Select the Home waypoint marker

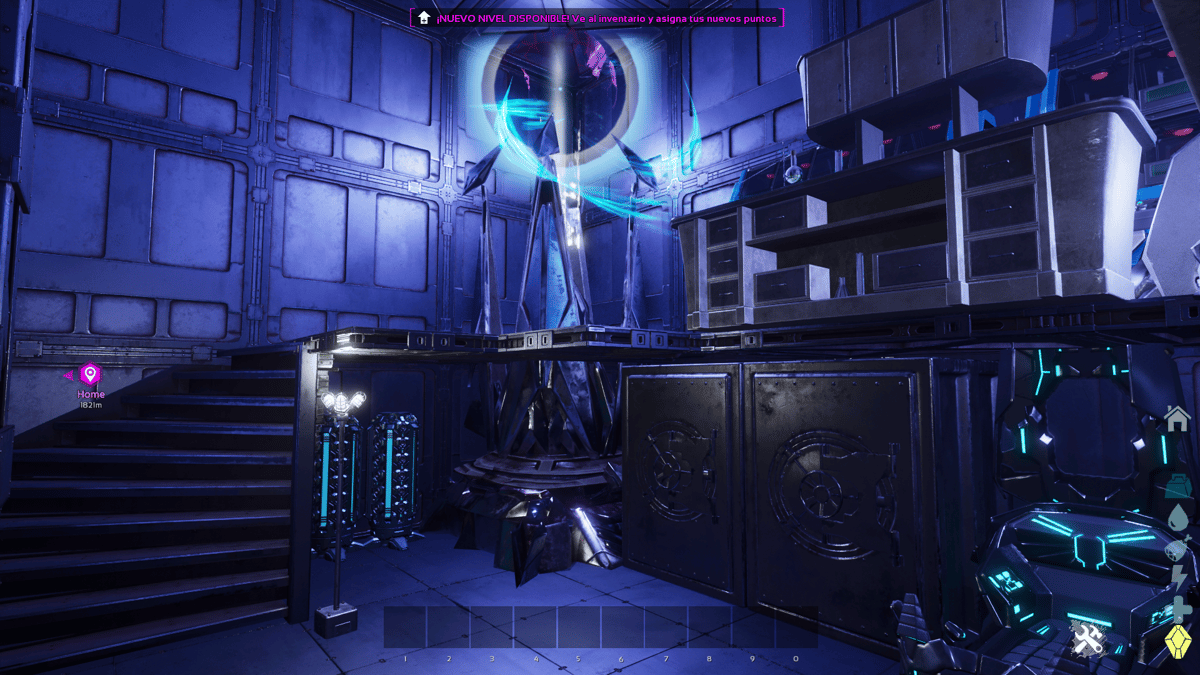click(90, 375)
